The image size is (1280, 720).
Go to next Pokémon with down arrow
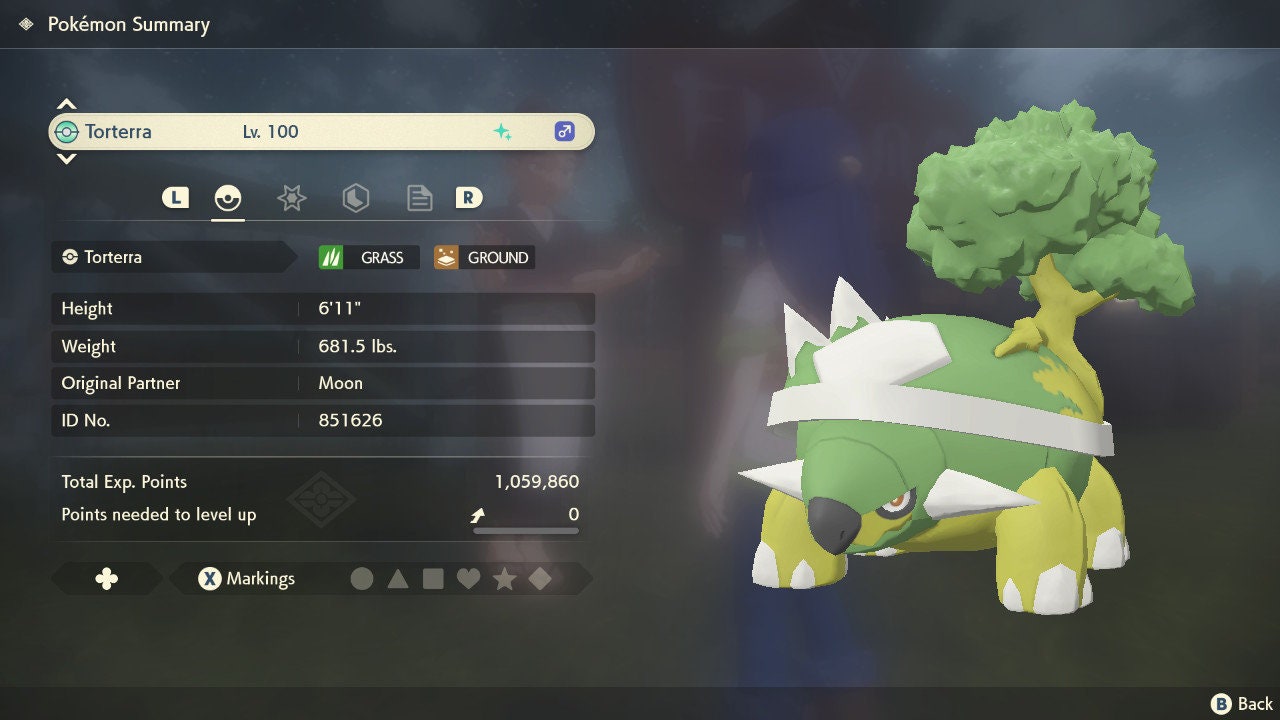click(66, 159)
